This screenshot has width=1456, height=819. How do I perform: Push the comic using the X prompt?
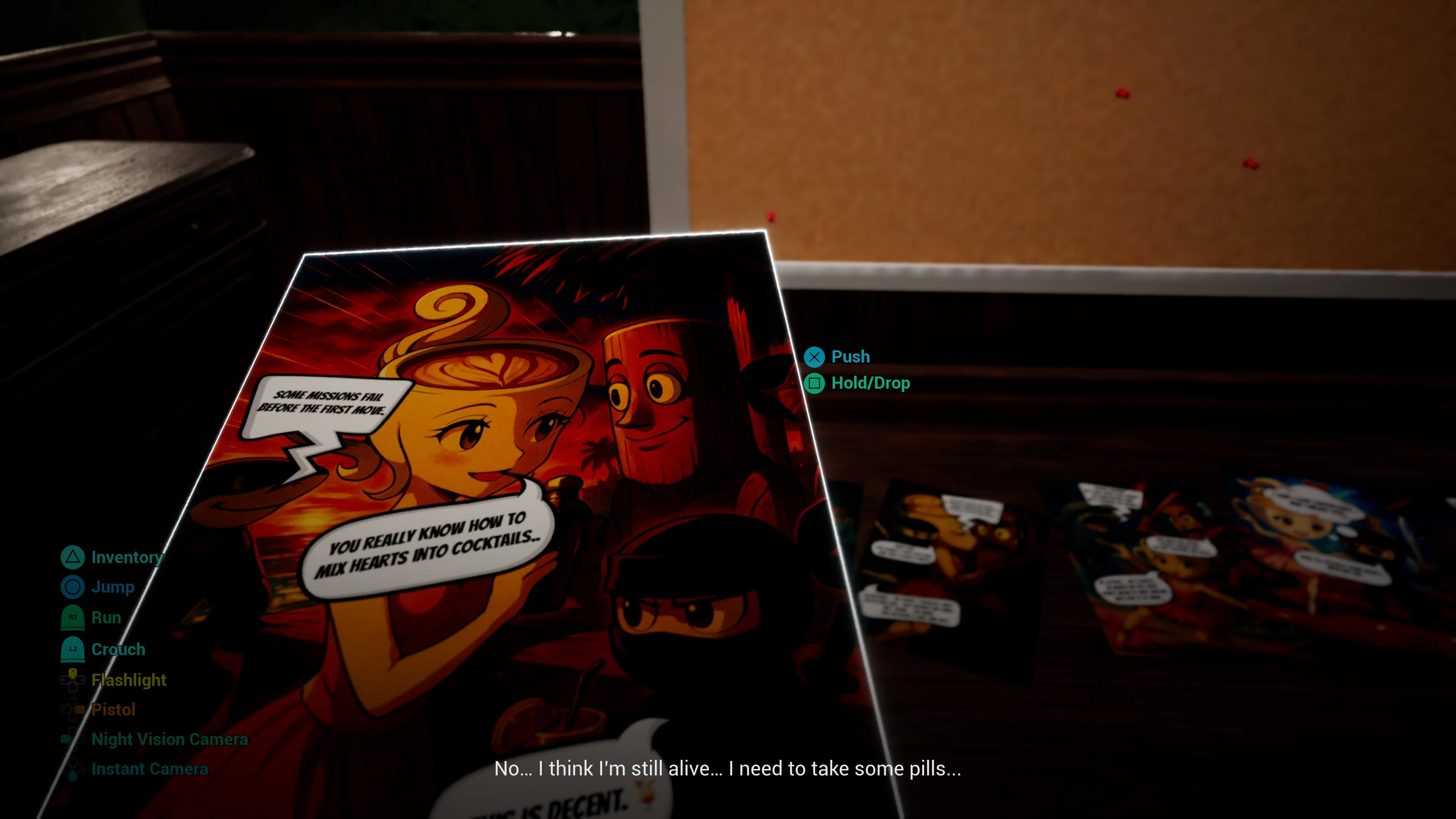pyautogui.click(x=814, y=357)
